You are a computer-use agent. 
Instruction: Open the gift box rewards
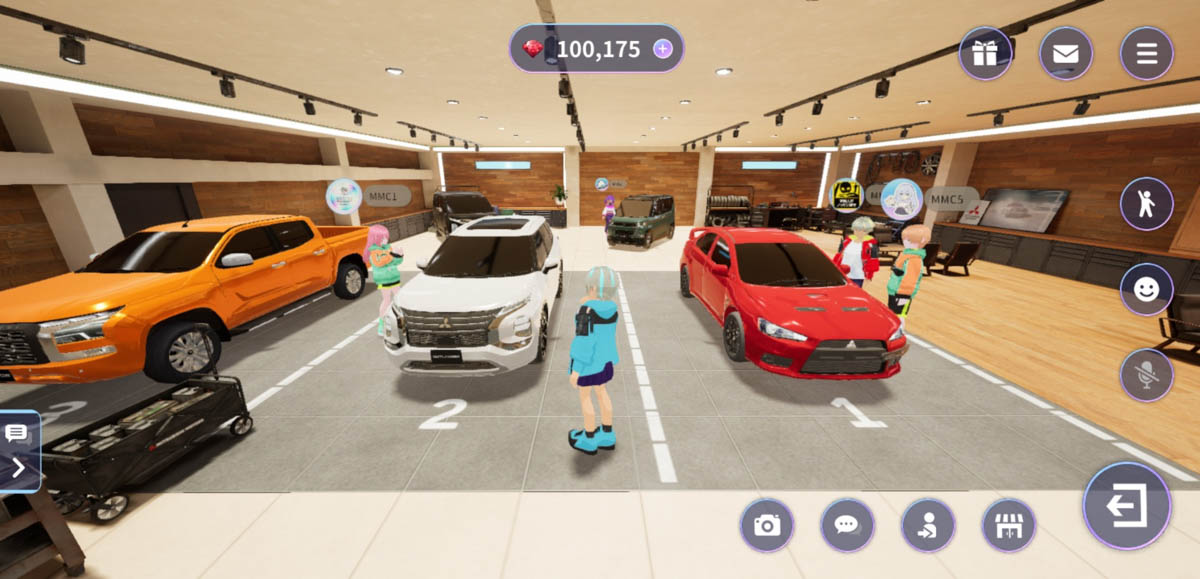click(x=985, y=53)
